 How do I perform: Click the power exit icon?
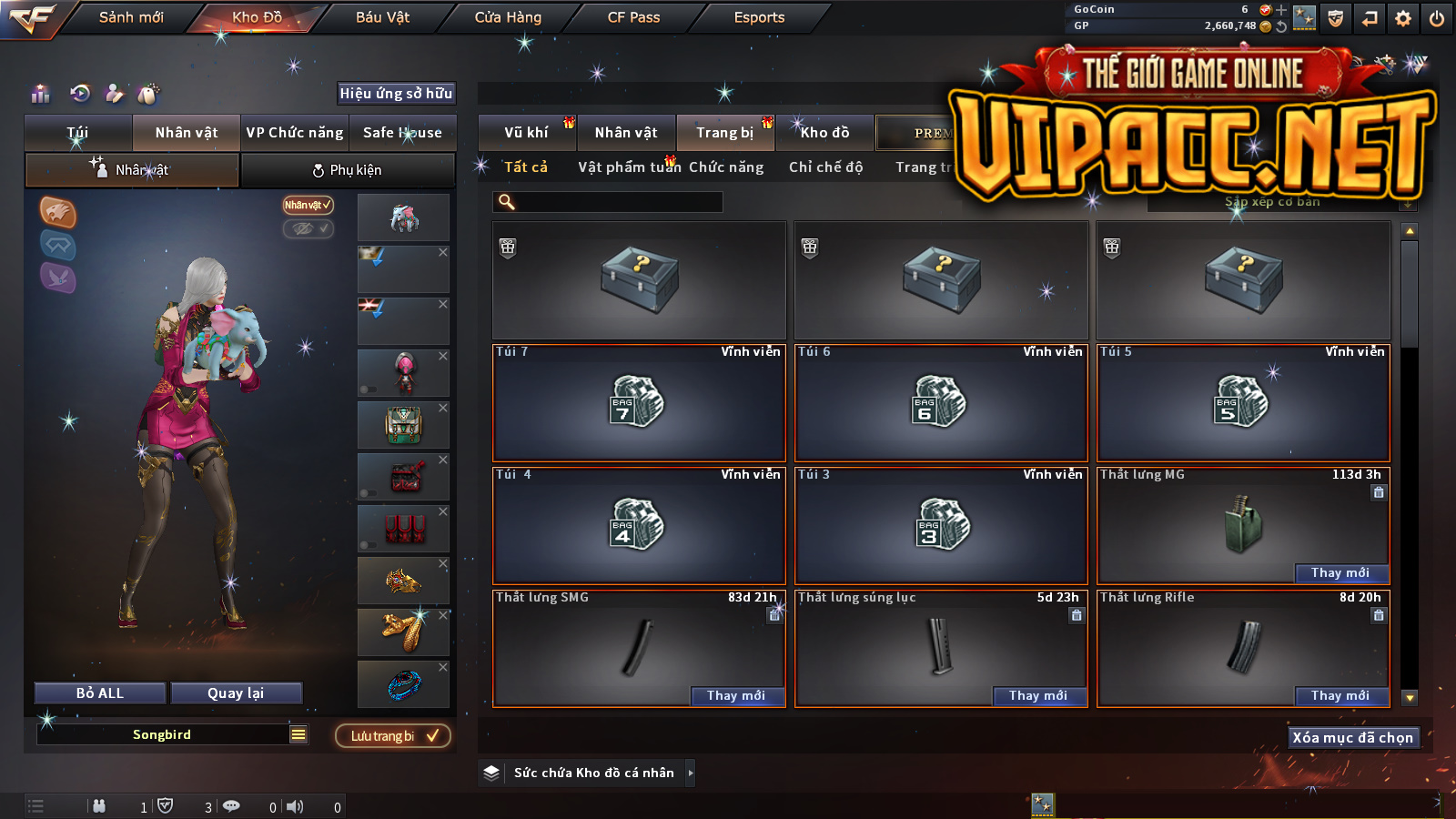(x=1437, y=18)
